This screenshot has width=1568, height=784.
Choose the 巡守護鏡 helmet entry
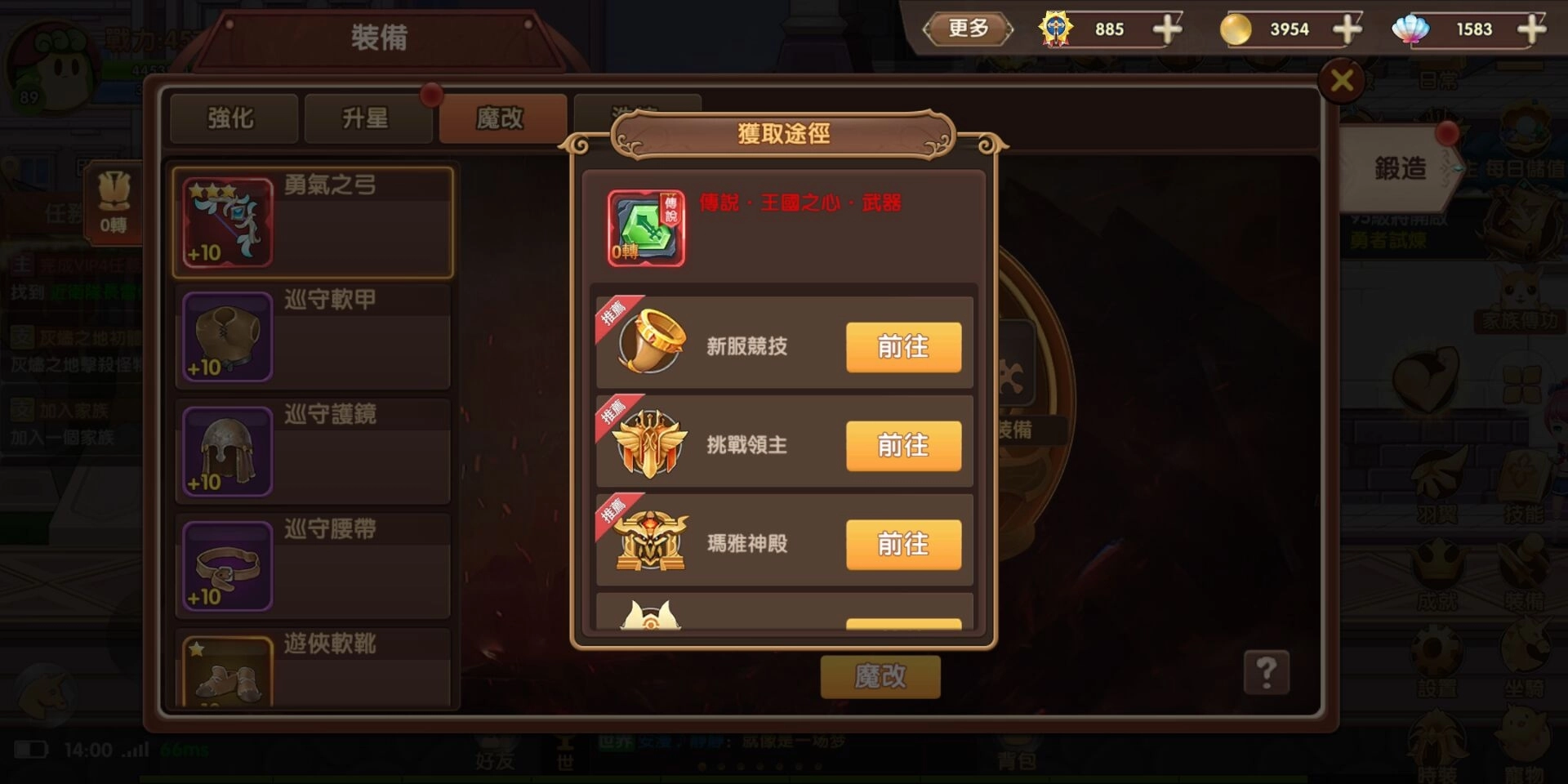[x=312, y=451]
